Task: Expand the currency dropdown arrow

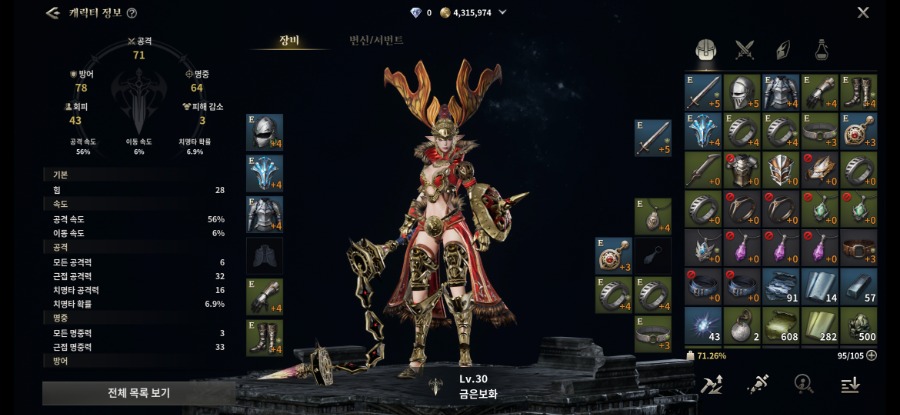Action: 502,13
